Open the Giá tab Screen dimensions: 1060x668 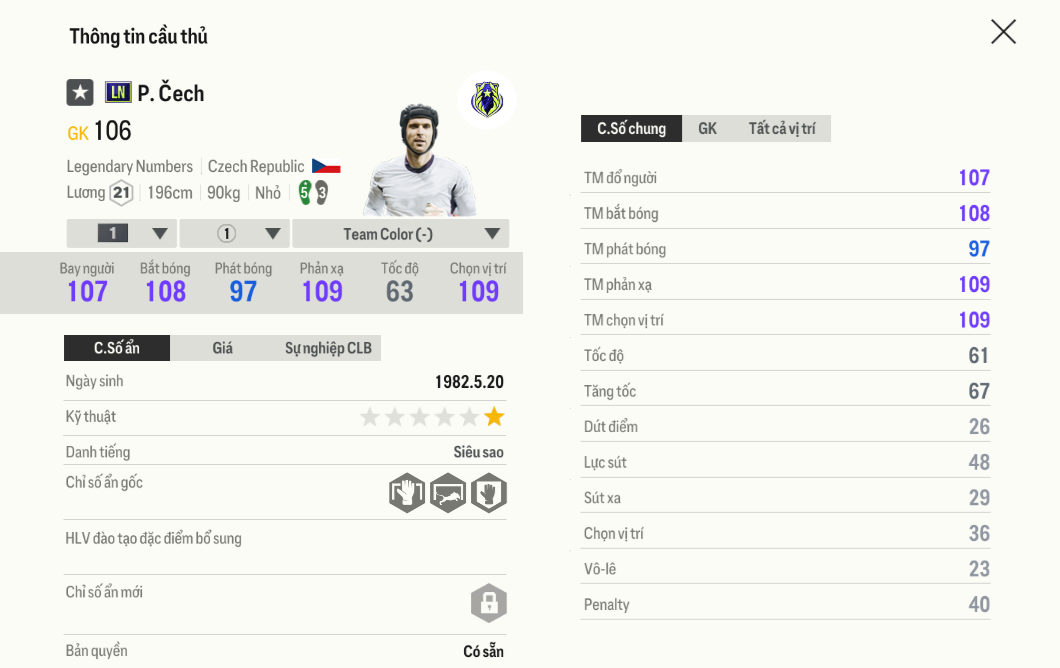(x=222, y=348)
